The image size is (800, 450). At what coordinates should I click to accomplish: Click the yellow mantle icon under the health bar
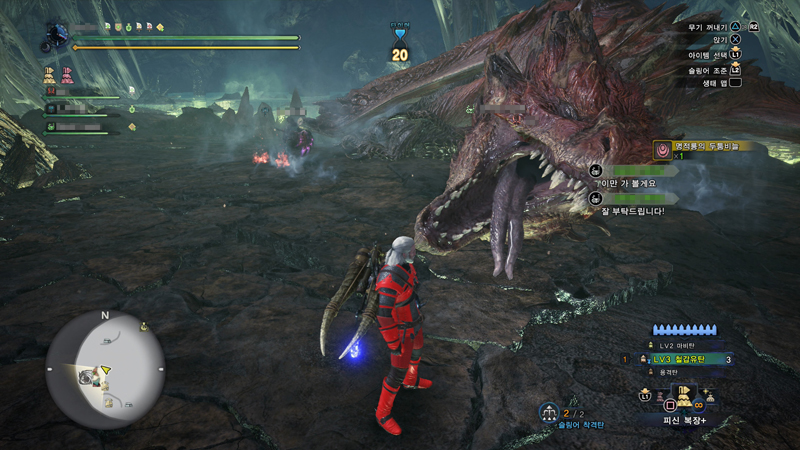pyautogui.click(x=48, y=75)
